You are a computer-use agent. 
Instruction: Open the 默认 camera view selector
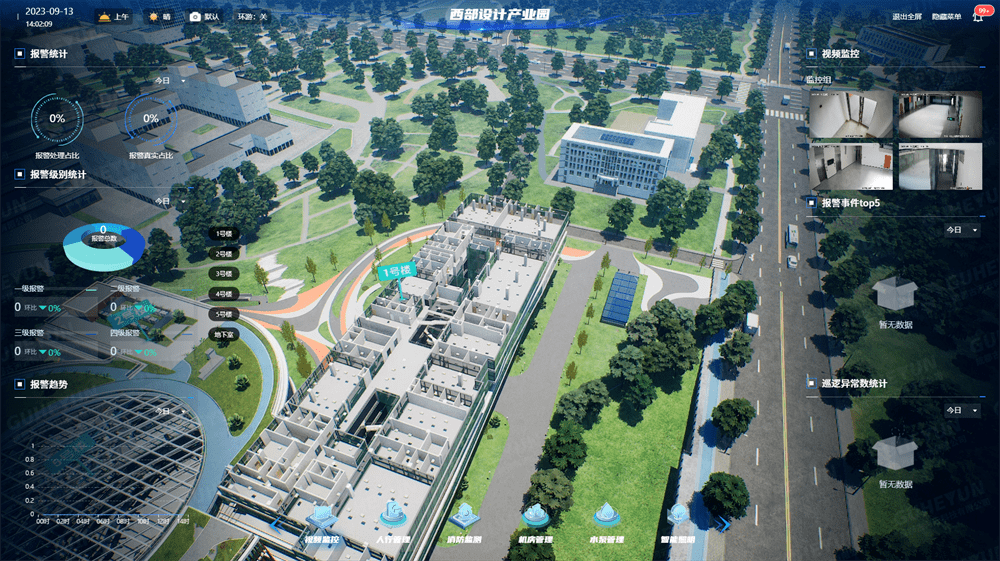(204, 17)
